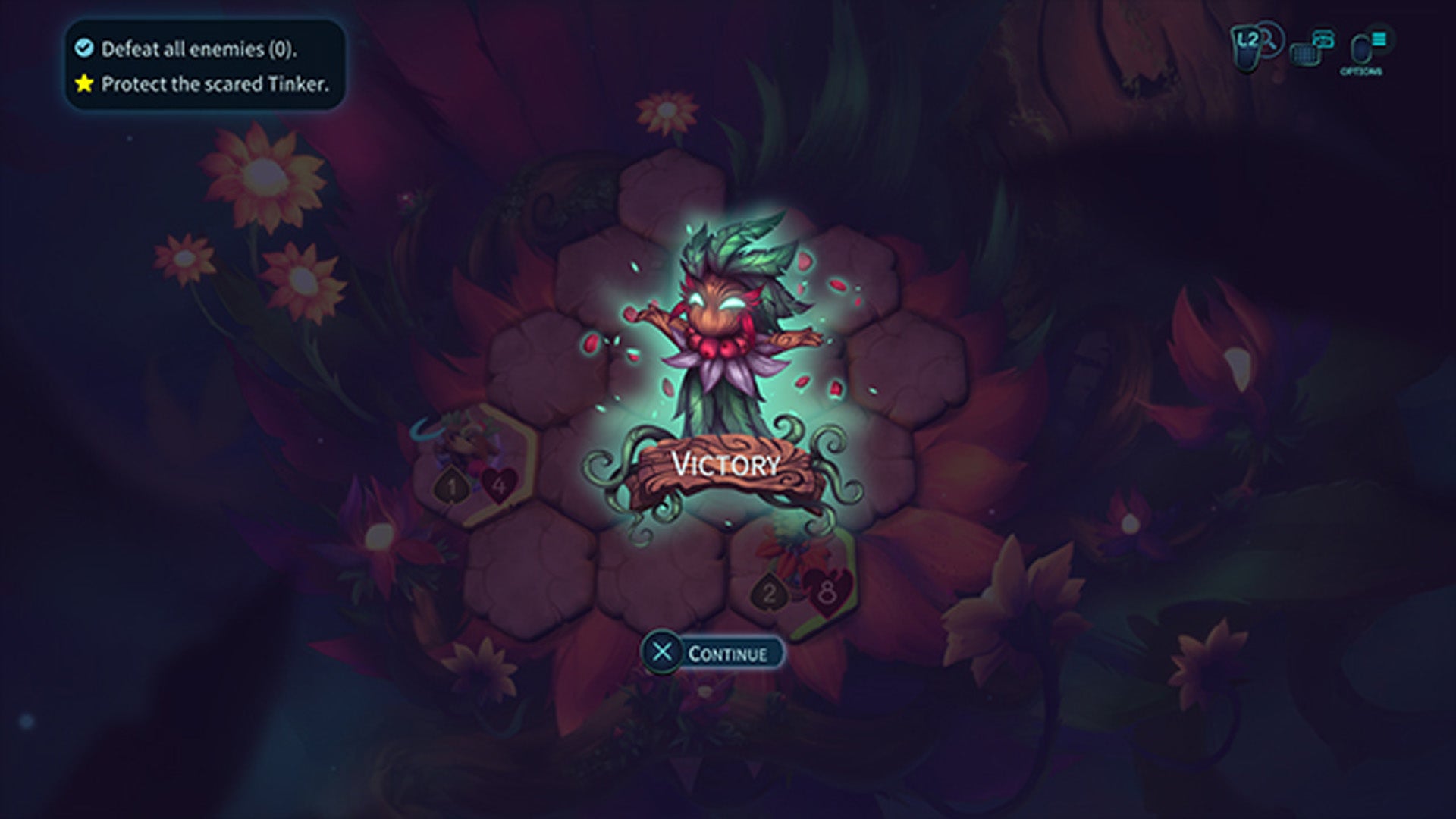
Task: Continue past the Victory screen
Action: pyautogui.click(x=712, y=653)
